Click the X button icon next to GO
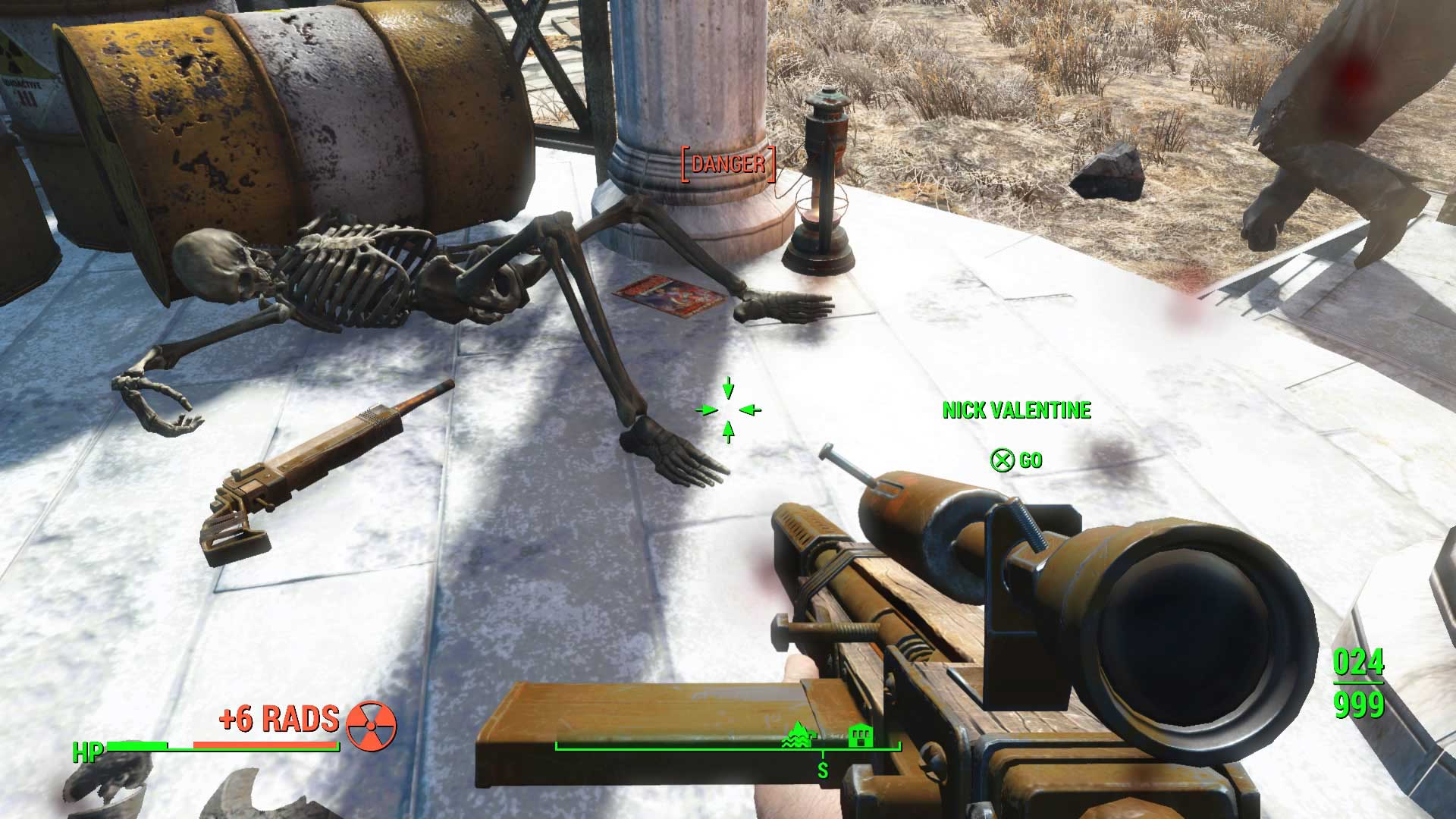 pos(1001,460)
